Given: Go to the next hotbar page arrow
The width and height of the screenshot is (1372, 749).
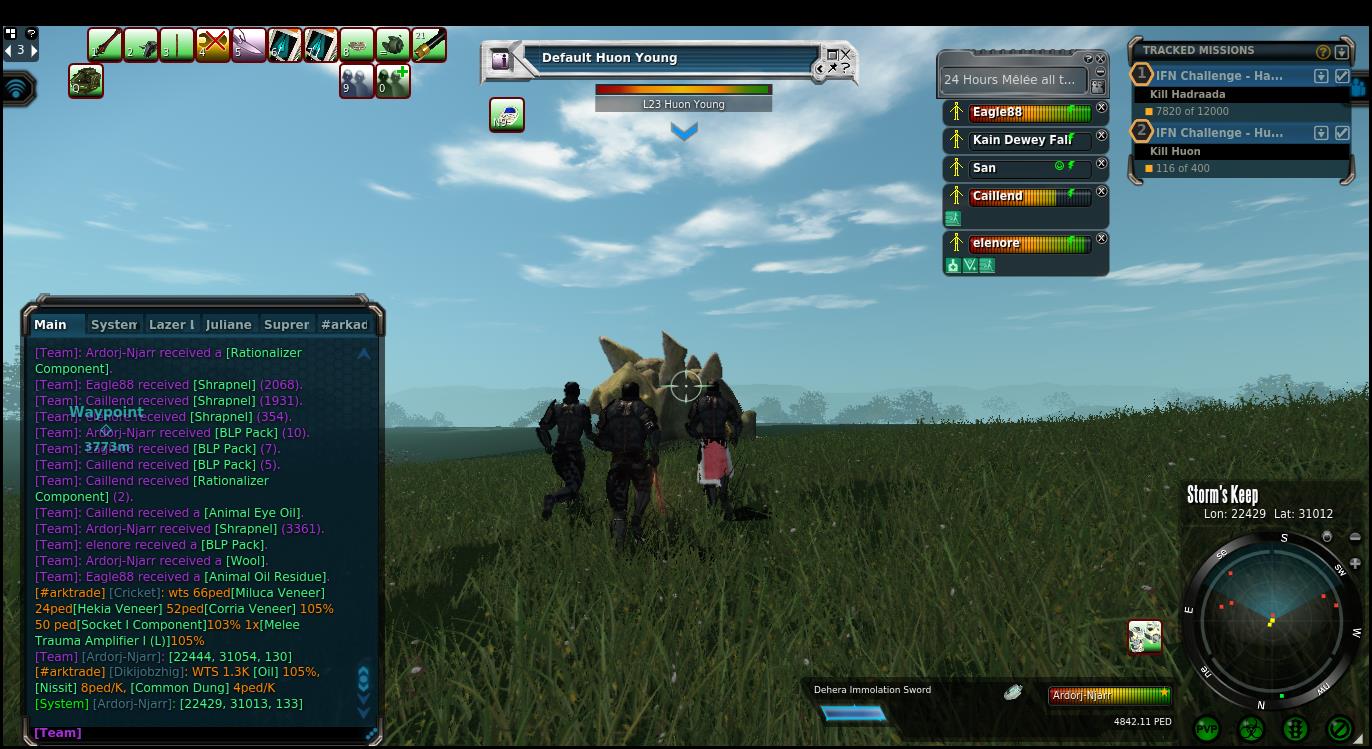Looking at the screenshot, I should [x=34, y=50].
